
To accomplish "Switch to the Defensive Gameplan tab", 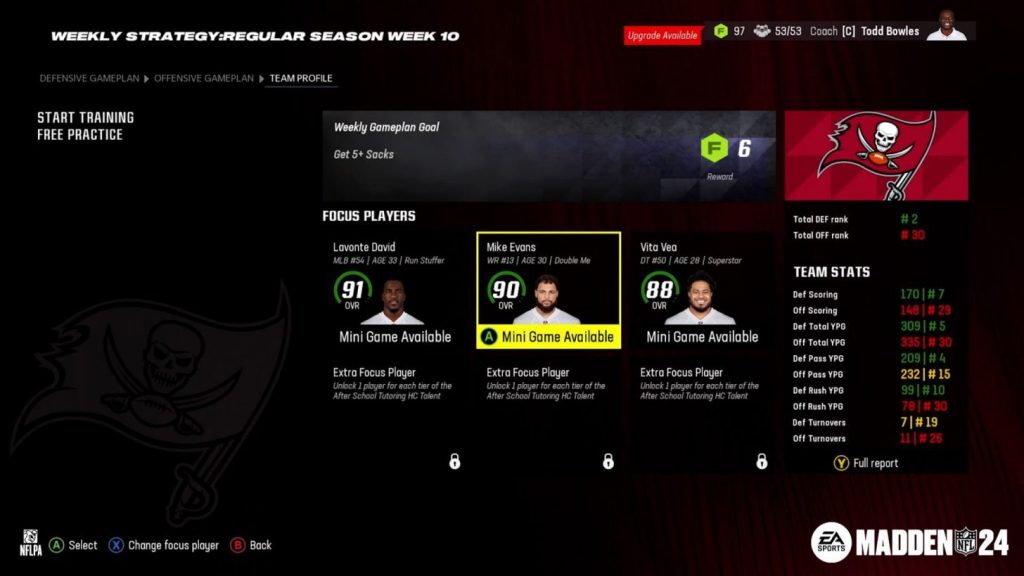I will (x=89, y=78).
